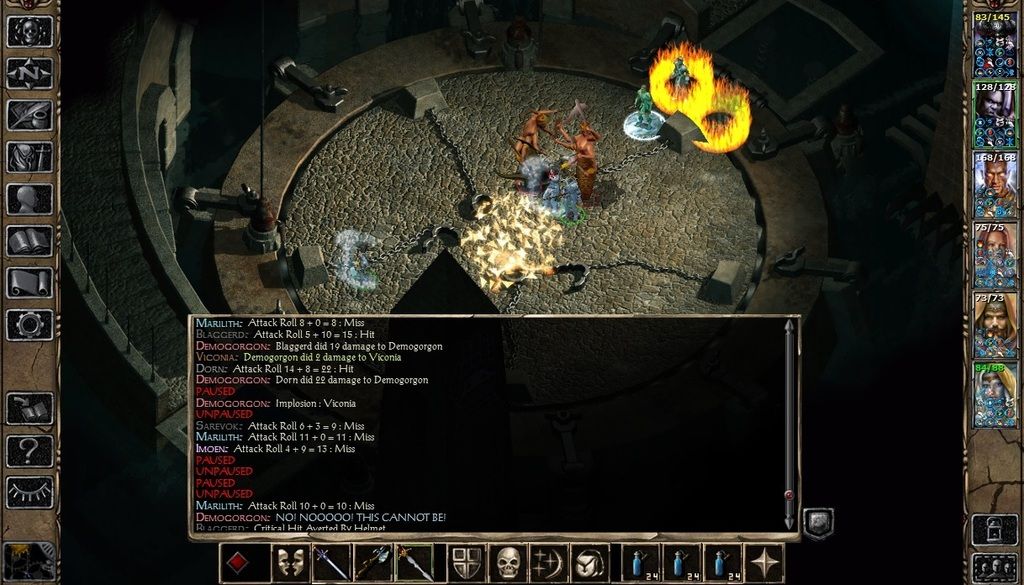The height and width of the screenshot is (585, 1024).
Task: Open the journal quill button
Action: coord(30,115)
